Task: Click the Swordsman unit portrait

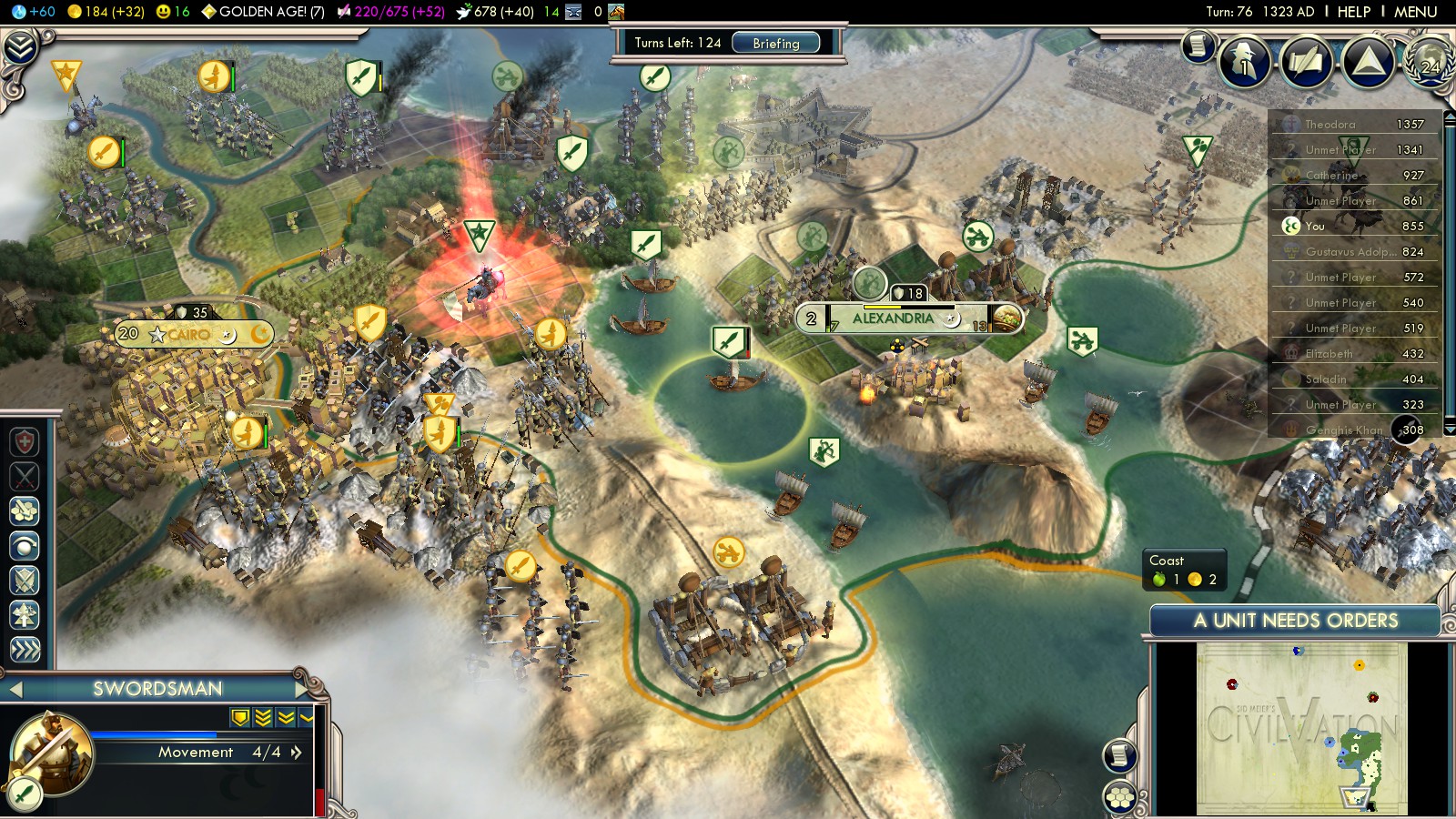Action: (x=51, y=753)
